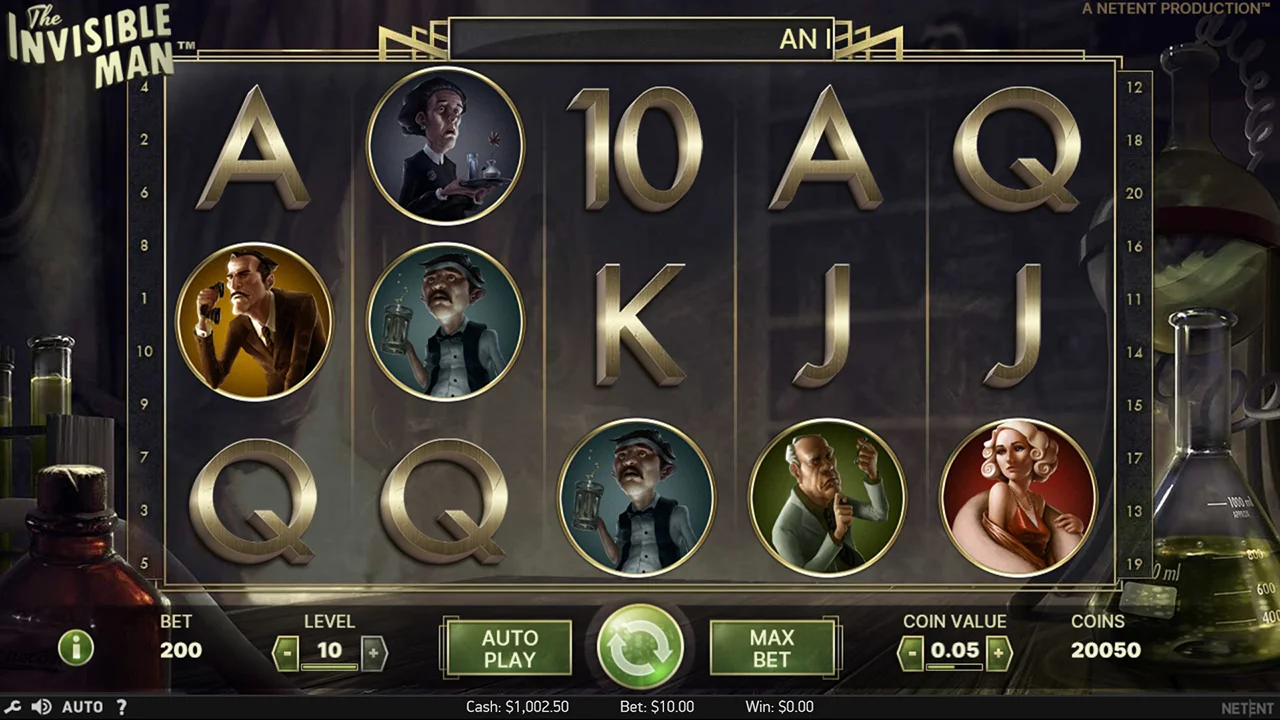The width and height of the screenshot is (1280, 720).
Task: Place the Max Bet
Action: point(772,648)
